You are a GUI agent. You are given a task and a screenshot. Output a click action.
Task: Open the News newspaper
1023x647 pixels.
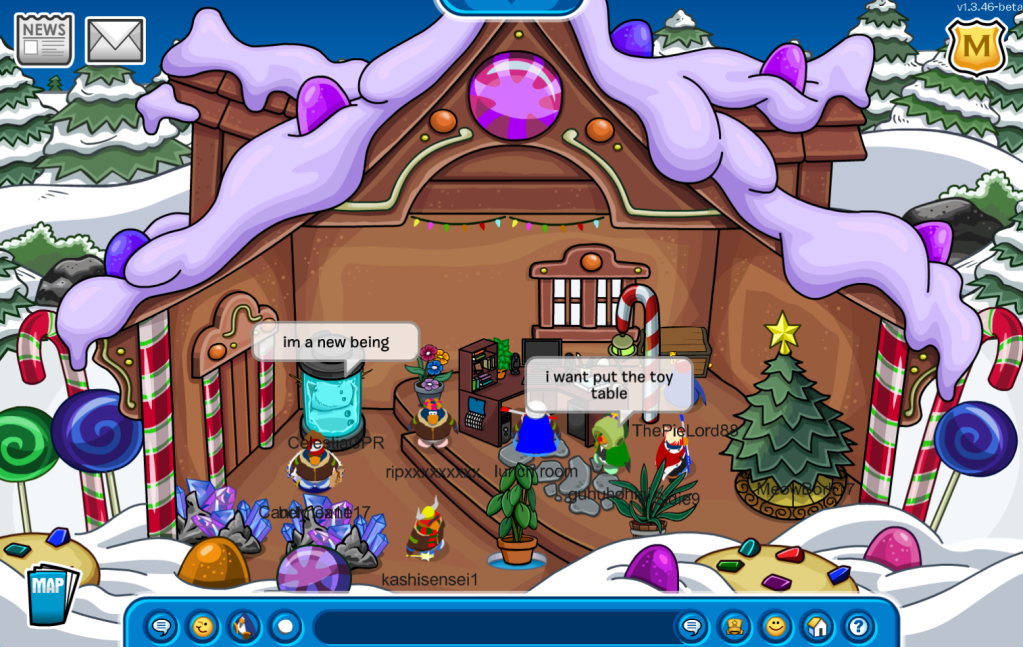pyautogui.click(x=44, y=39)
